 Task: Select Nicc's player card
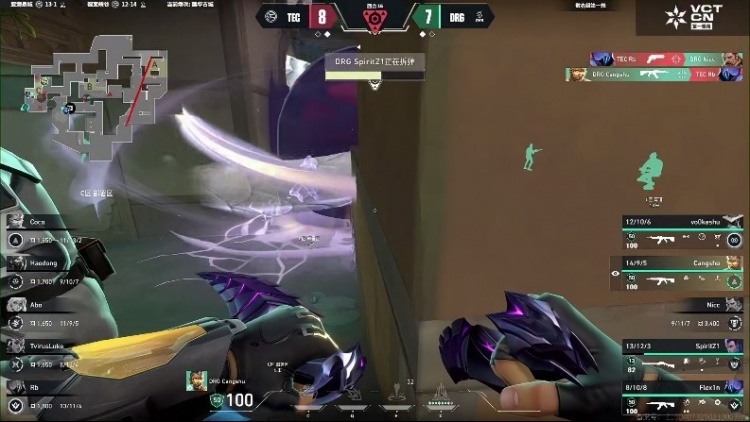tap(682, 315)
